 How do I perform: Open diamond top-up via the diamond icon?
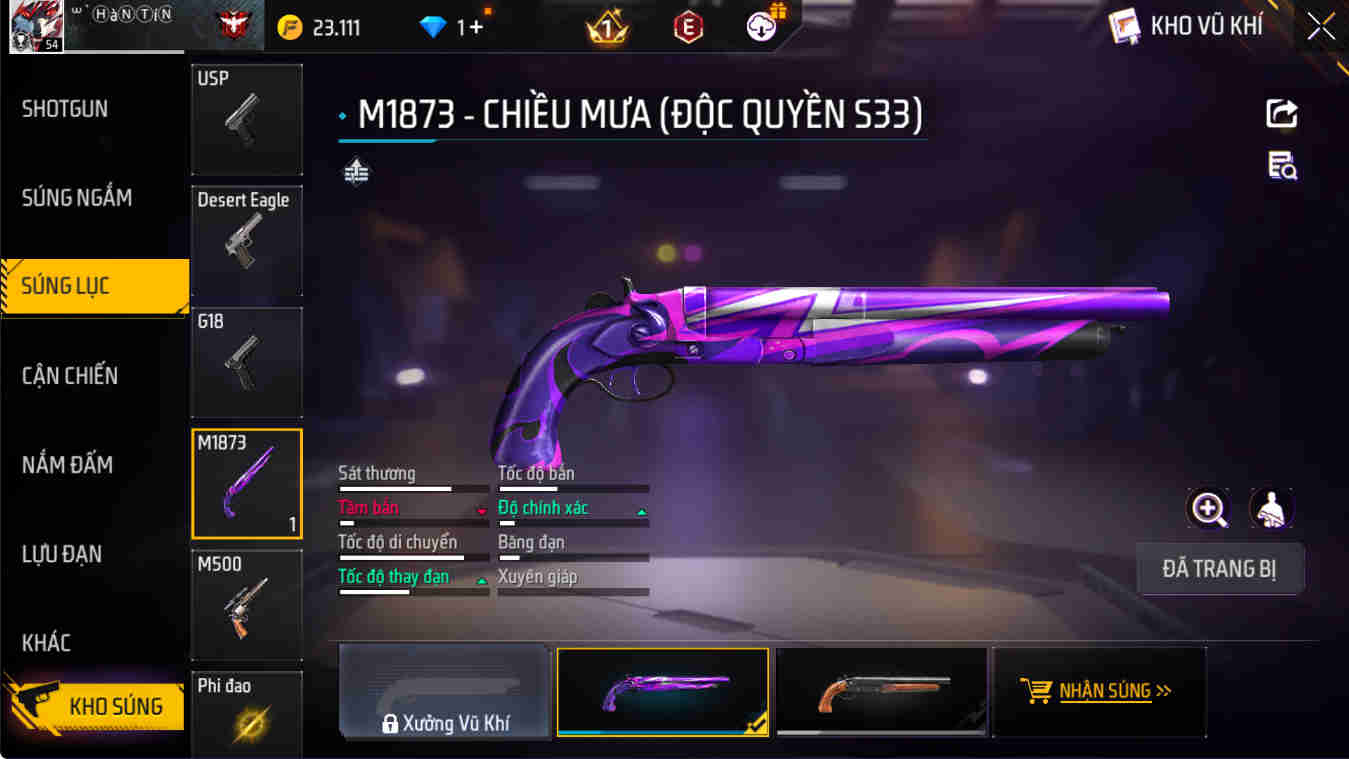coord(434,26)
